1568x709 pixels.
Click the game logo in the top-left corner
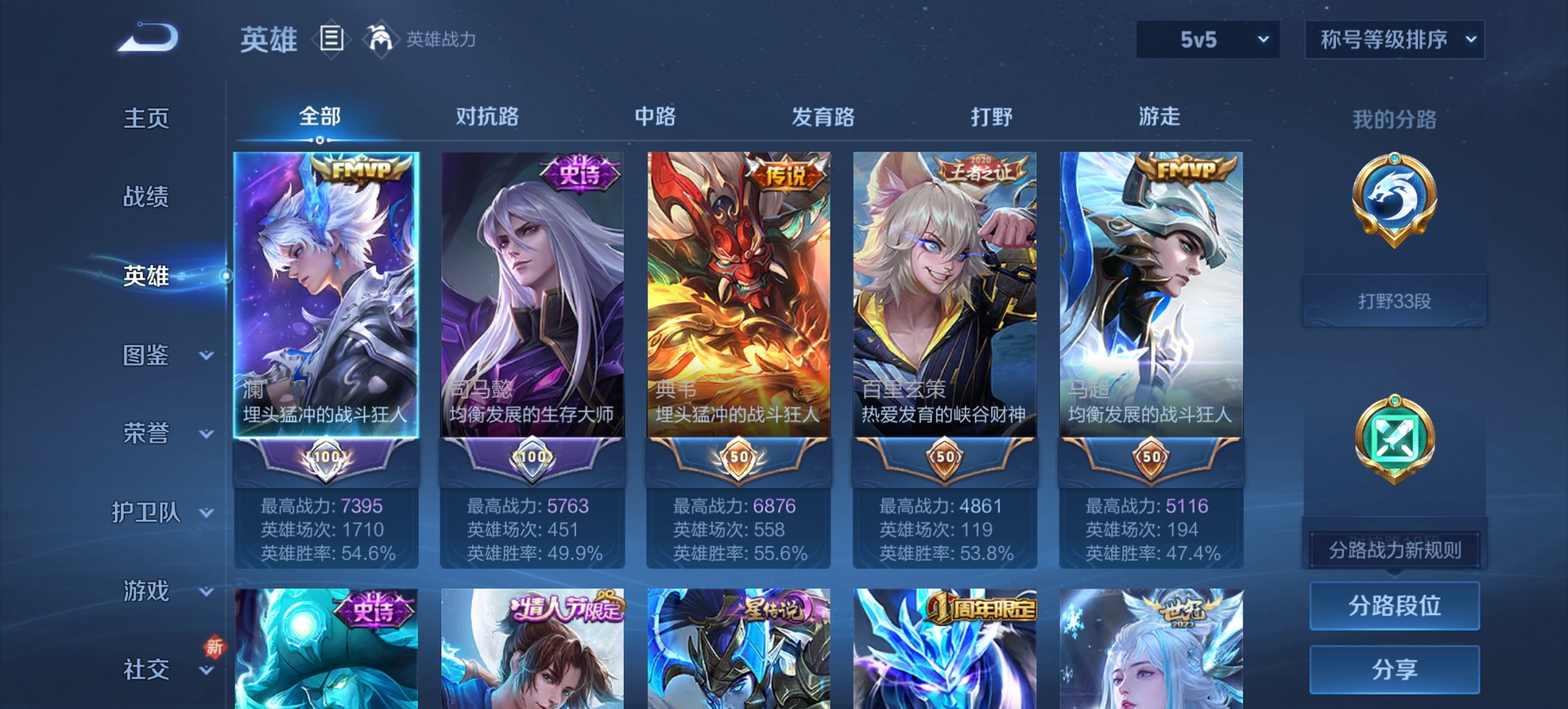147,38
